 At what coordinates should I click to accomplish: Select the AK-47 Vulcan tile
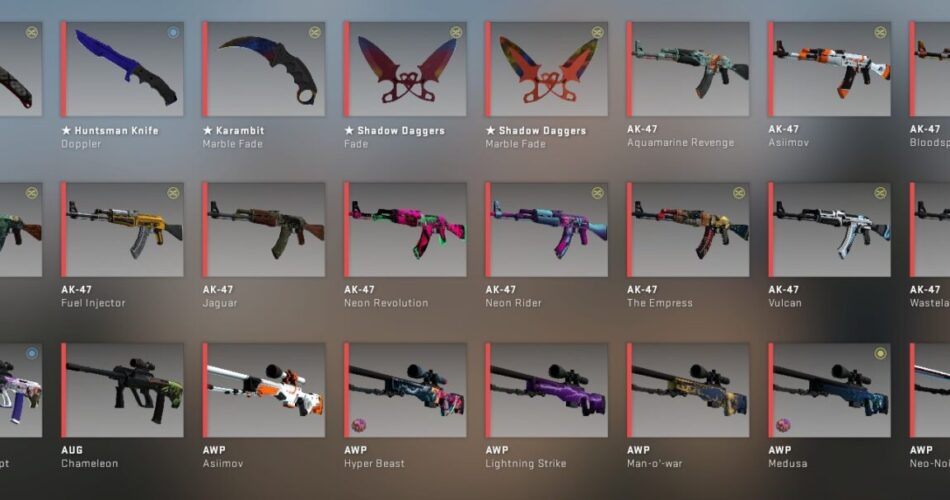[831, 229]
